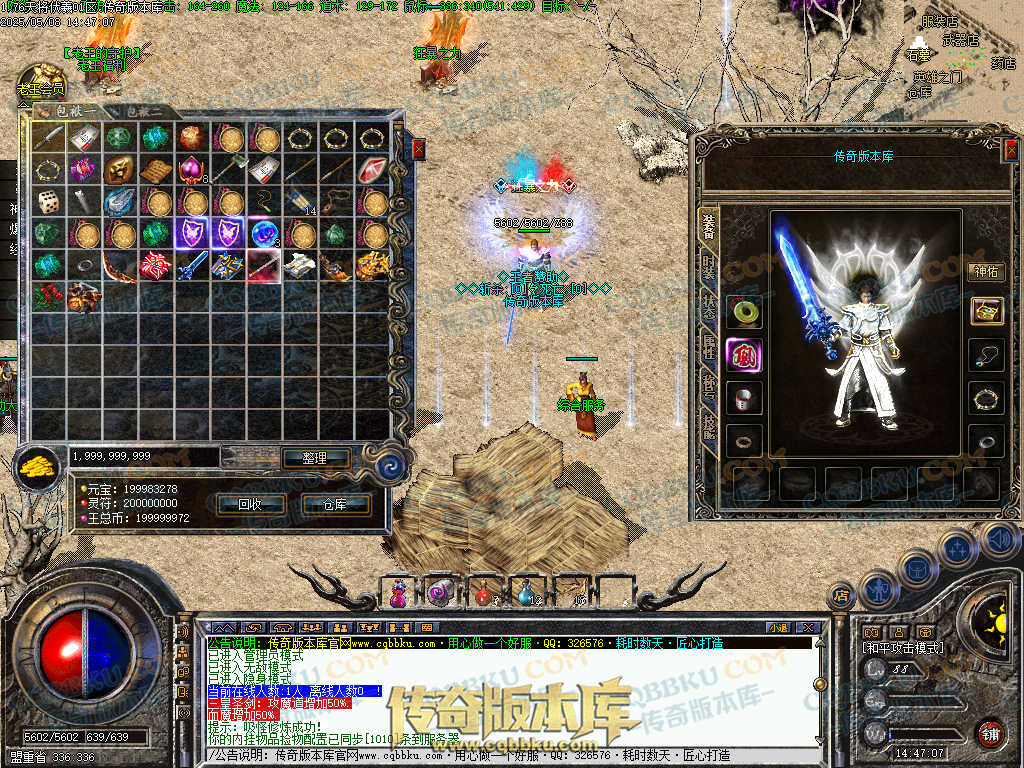Close the character equipment window
This screenshot has height=768, width=1024.
(x=1010, y=150)
